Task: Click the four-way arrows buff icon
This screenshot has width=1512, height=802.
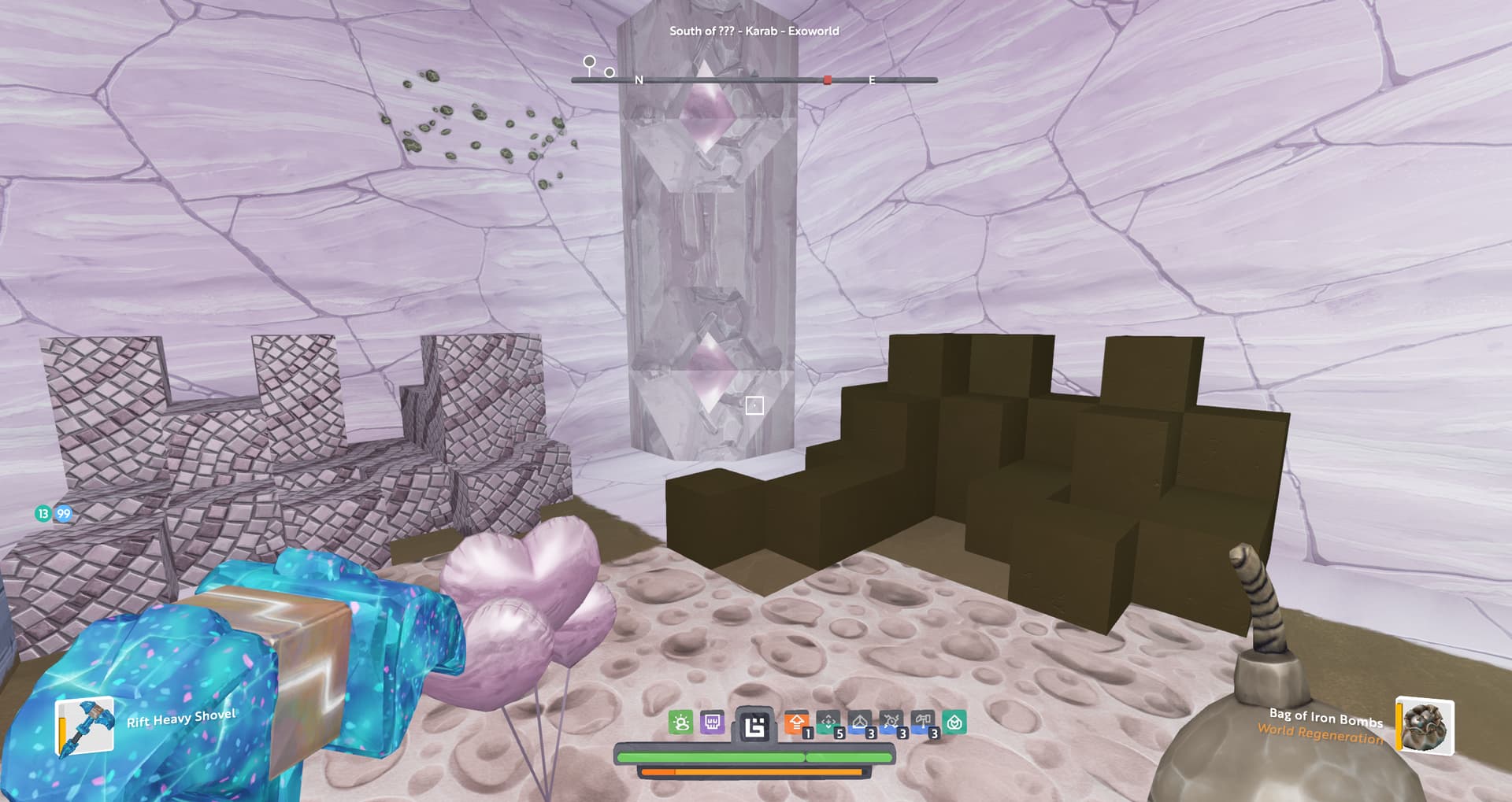Action: pyautogui.click(x=828, y=723)
